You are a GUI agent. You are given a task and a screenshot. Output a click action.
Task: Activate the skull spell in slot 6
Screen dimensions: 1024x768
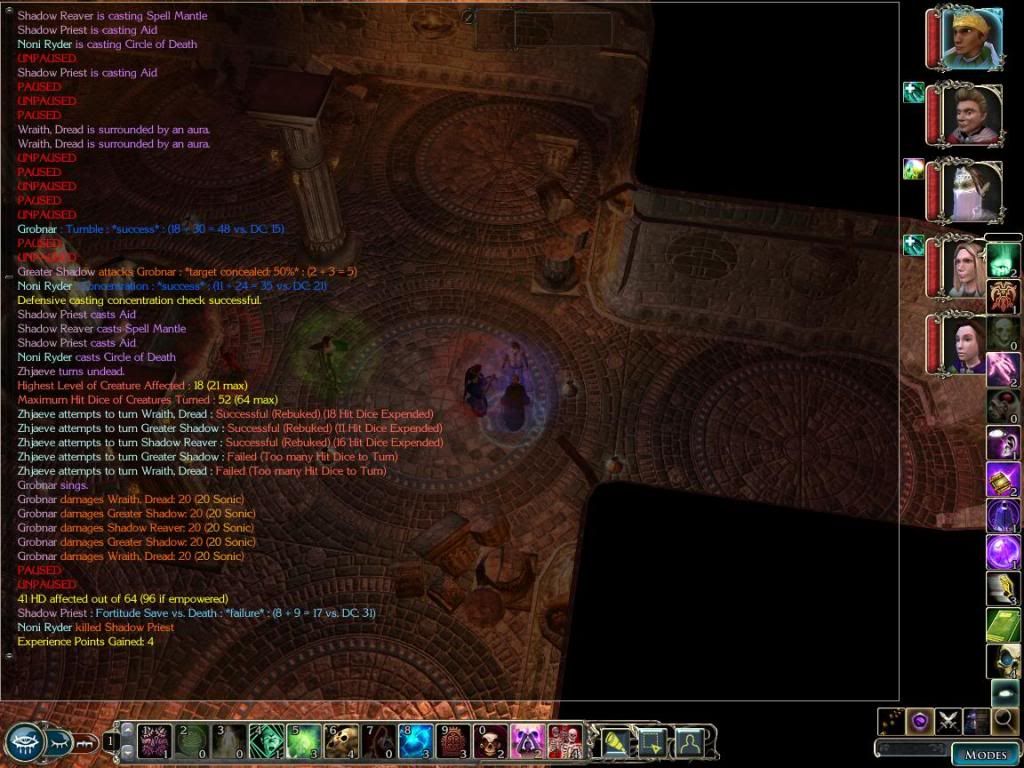[341, 741]
